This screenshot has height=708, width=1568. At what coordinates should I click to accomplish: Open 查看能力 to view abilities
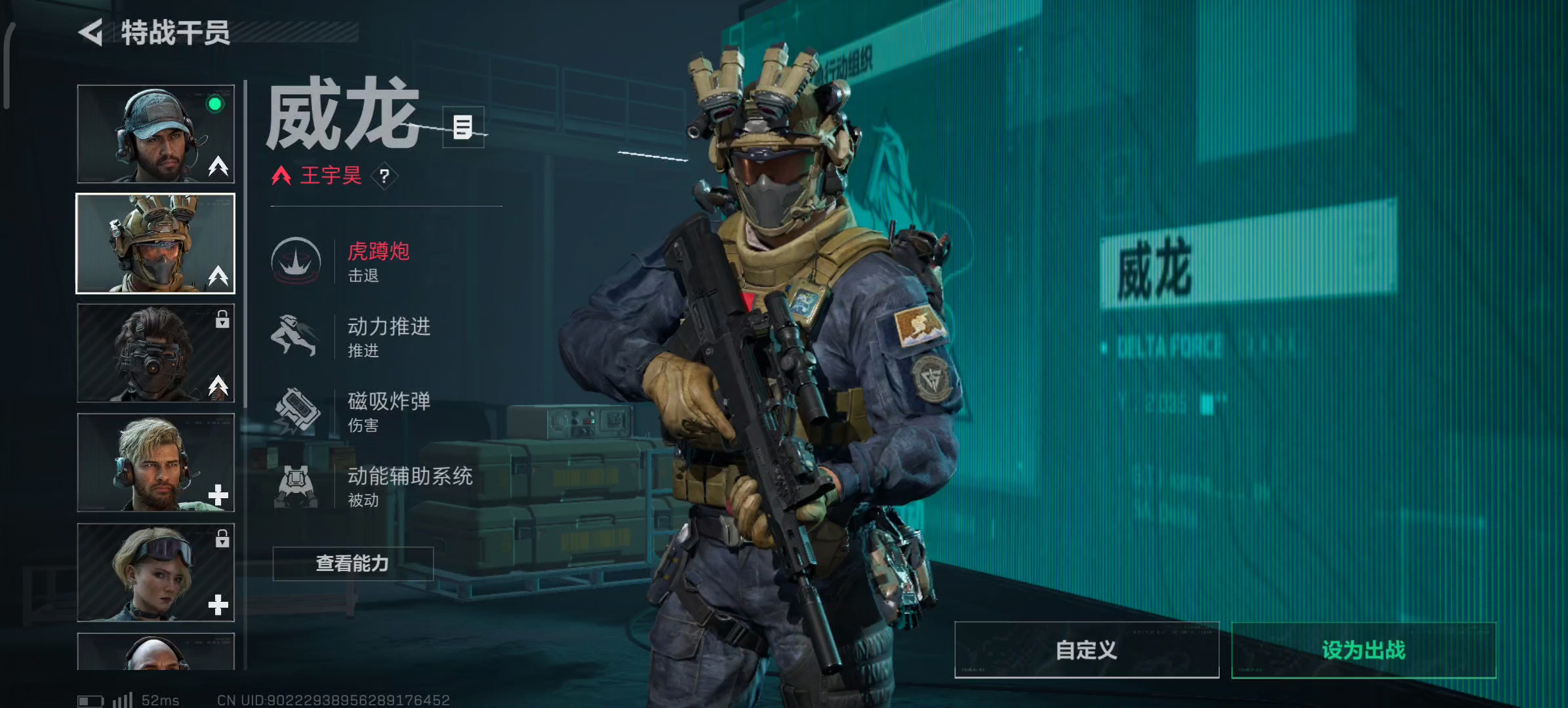353,564
